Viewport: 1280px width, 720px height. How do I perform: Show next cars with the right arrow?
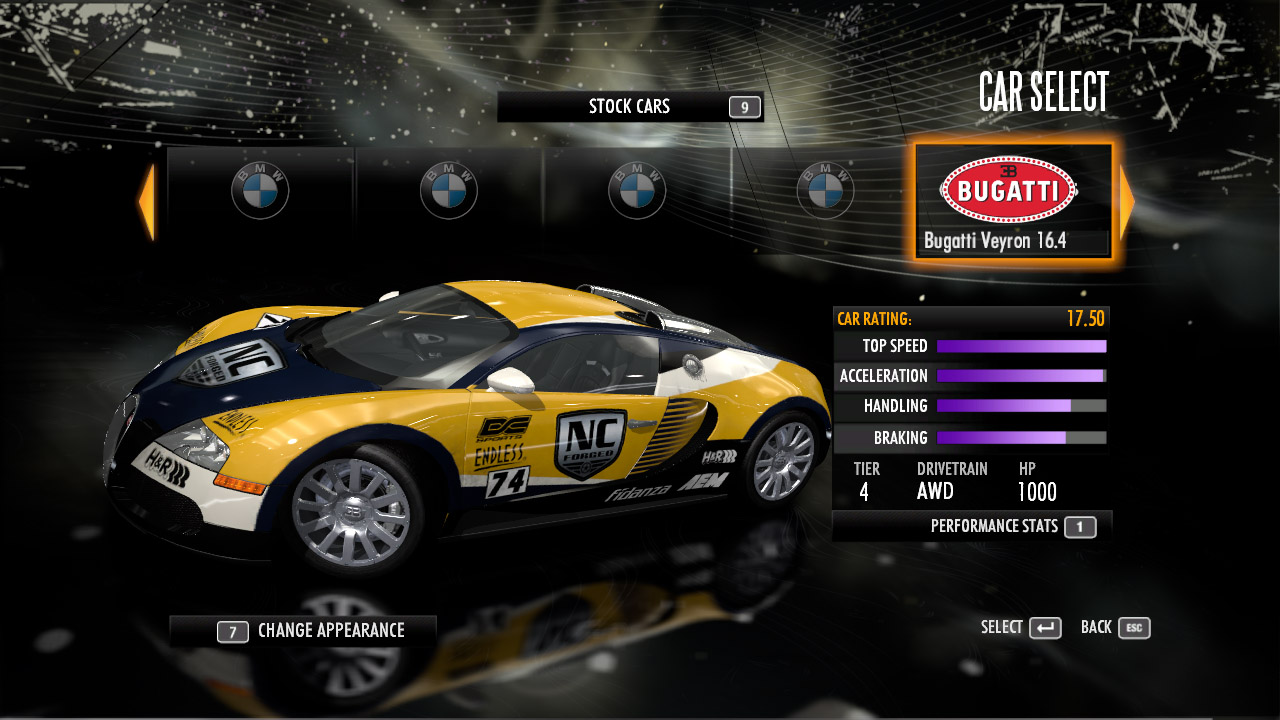(1127, 203)
